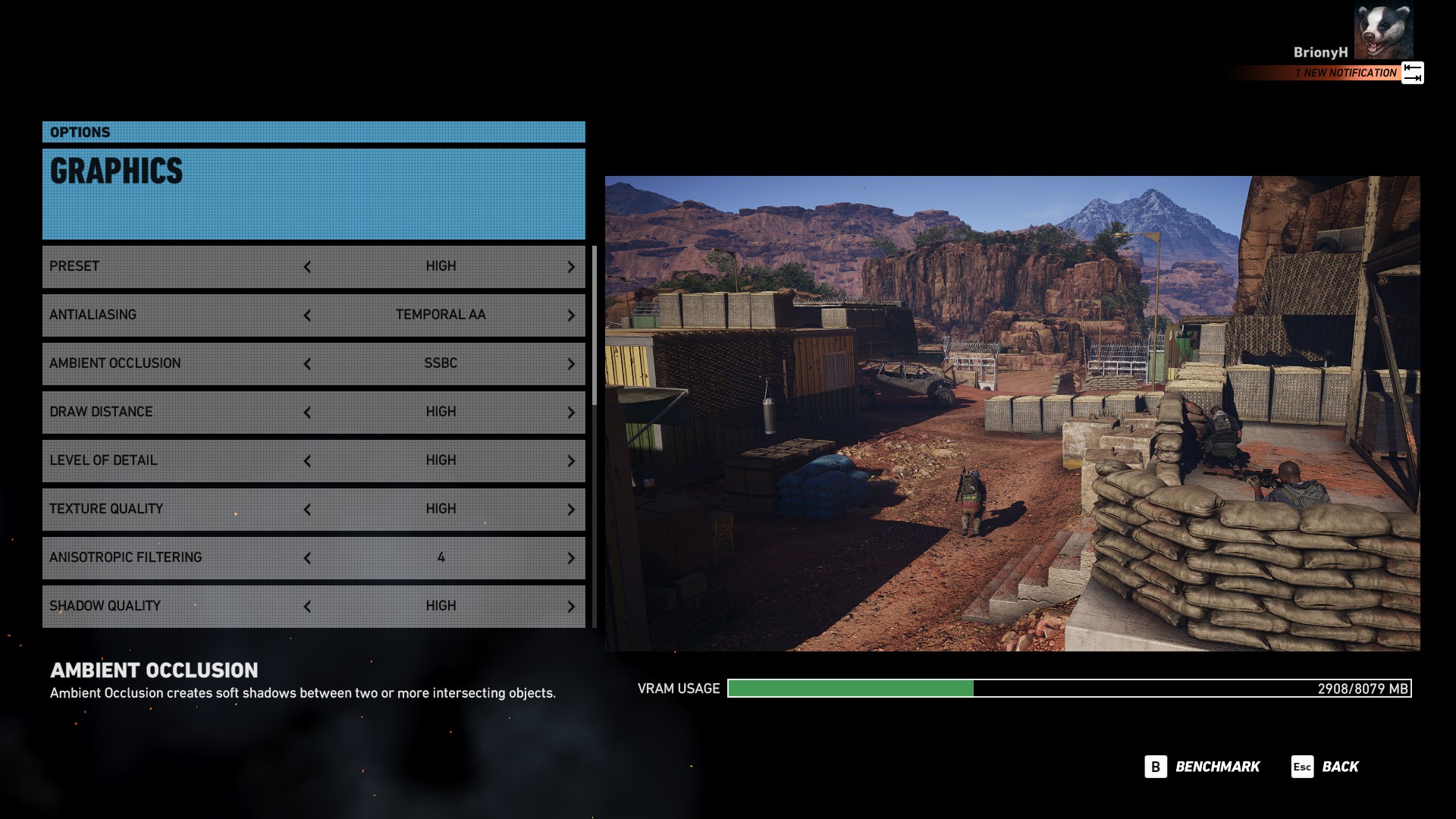This screenshot has height=819, width=1456.
Task: Increase Draw Distance with the right arrow
Action: [x=571, y=413]
